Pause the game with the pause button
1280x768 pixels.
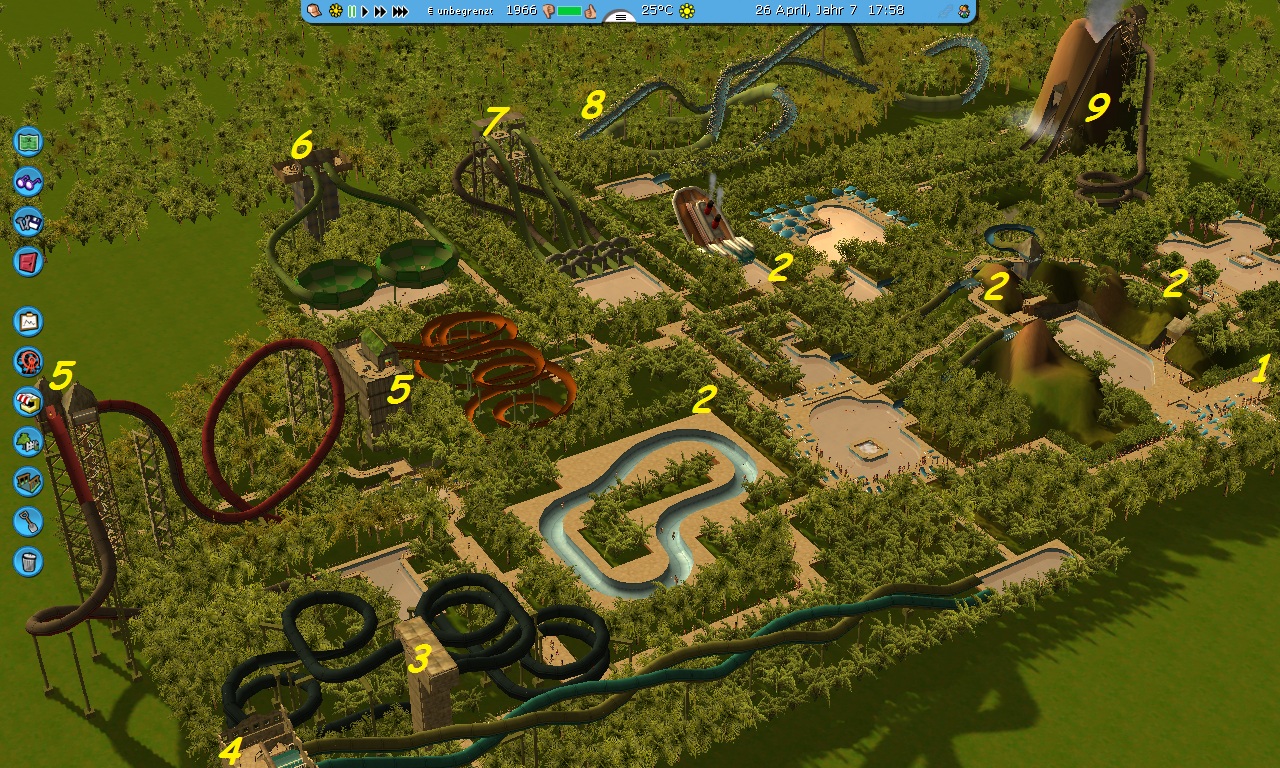tap(351, 11)
